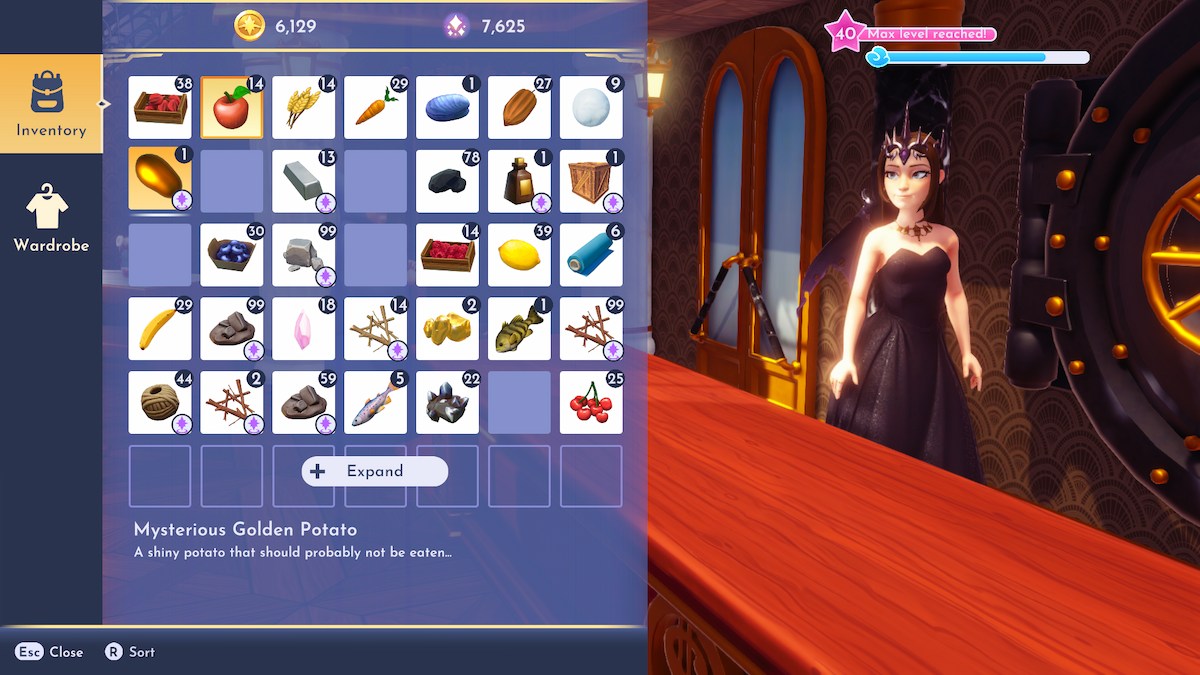Screen dimensions: 1200x675
Task: Expand the inventory storage
Action: point(375,471)
